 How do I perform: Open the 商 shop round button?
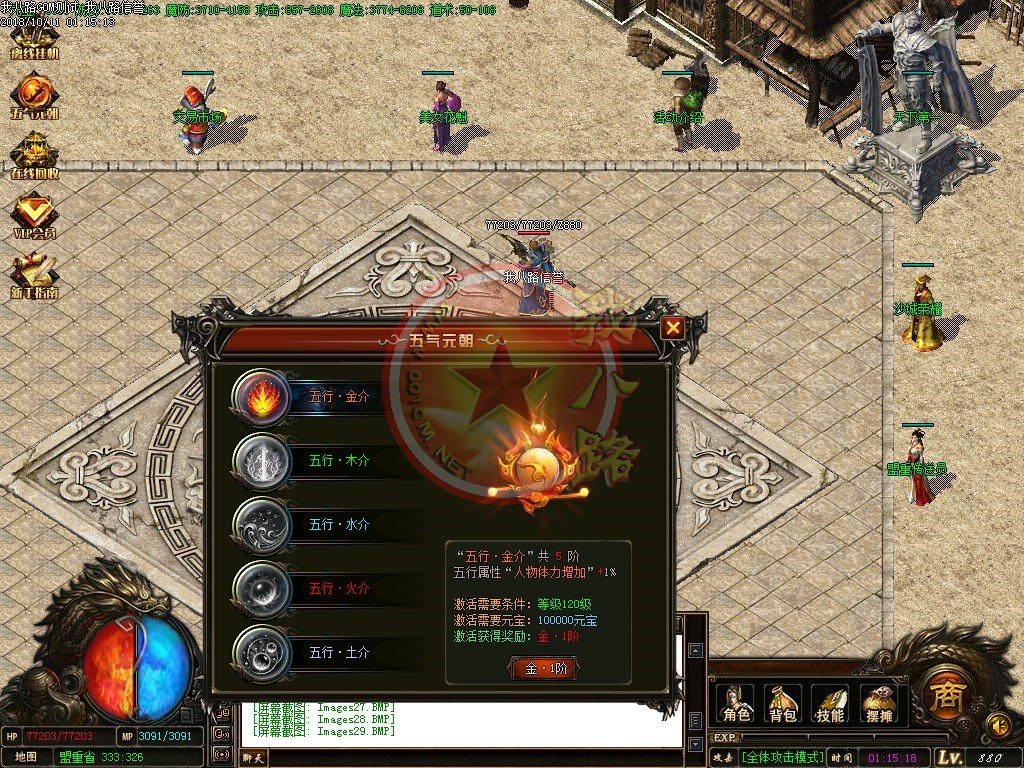pos(943,692)
